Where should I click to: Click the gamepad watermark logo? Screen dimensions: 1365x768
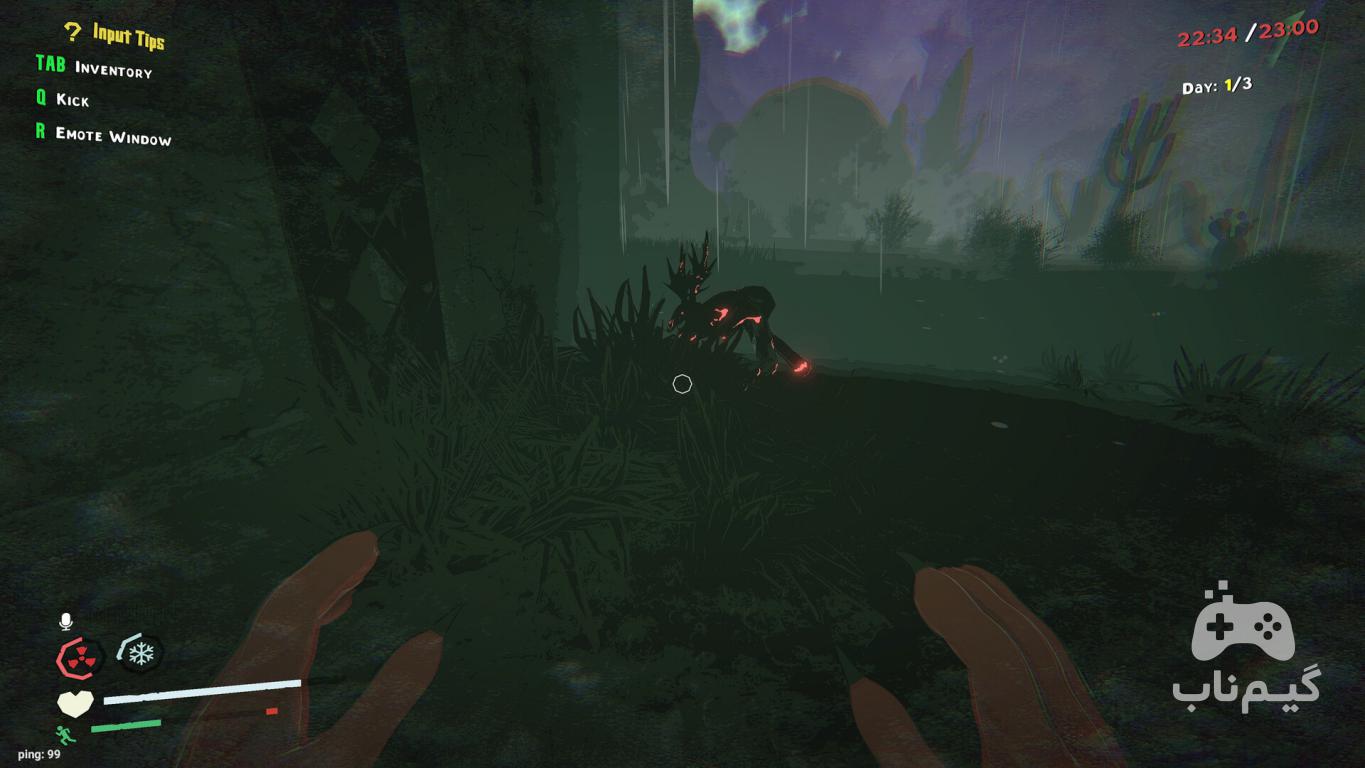(1243, 624)
